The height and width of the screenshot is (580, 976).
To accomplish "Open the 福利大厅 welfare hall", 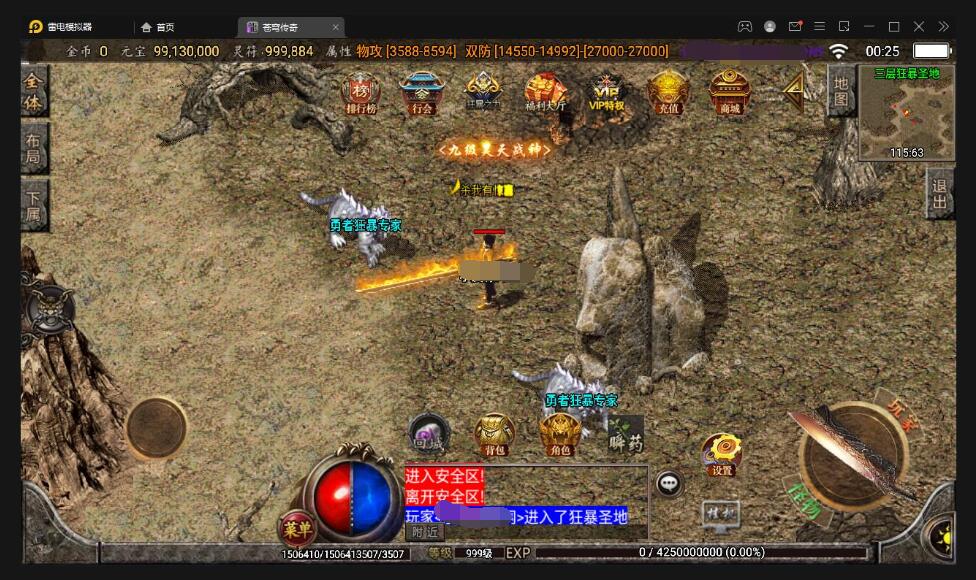I will (545, 92).
